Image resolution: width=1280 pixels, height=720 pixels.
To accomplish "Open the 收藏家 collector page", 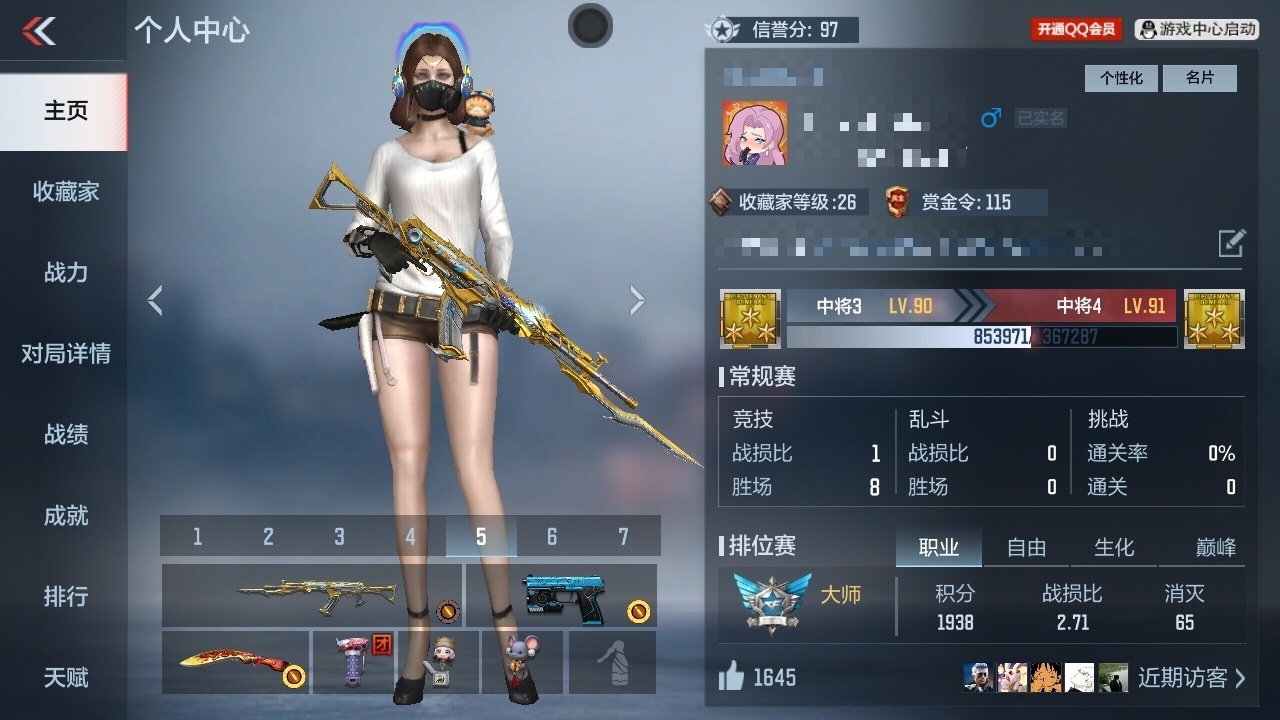I will pyautogui.click(x=65, y=191).
